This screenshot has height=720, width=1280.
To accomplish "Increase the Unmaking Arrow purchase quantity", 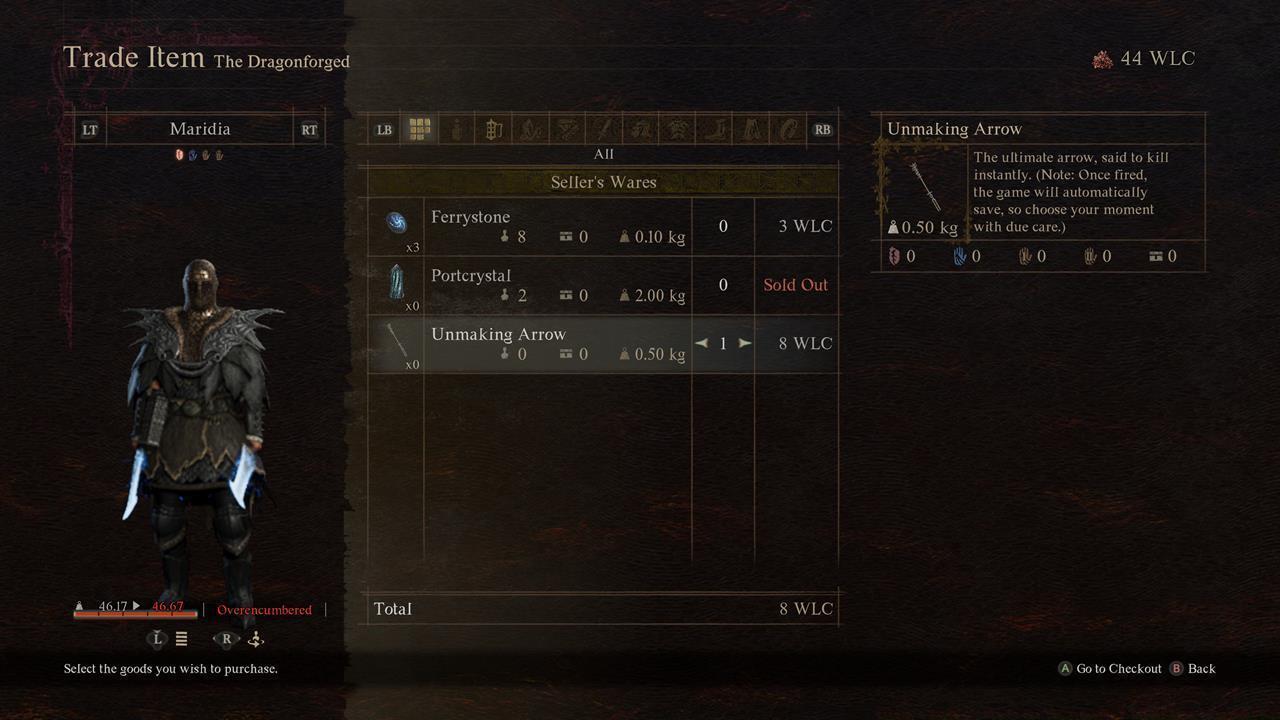I will pos(745,343).
